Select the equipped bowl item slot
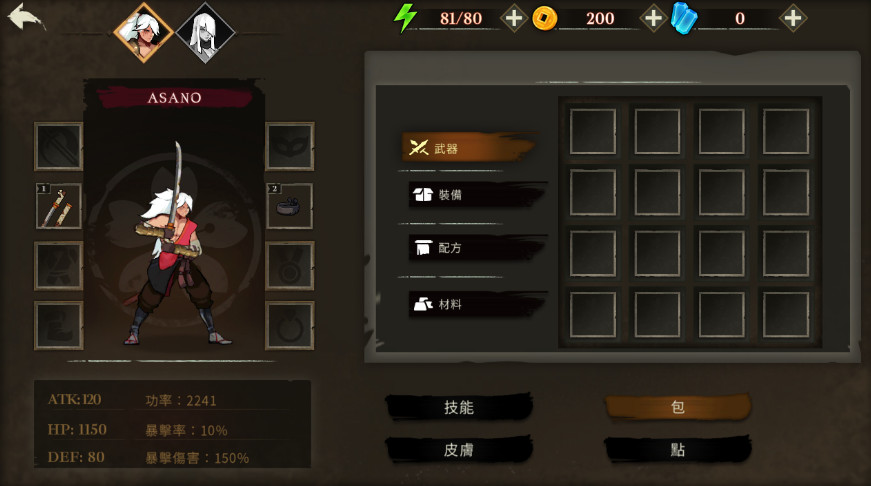The width and height of the screenshot is (871, 486). tap(289, 206)
